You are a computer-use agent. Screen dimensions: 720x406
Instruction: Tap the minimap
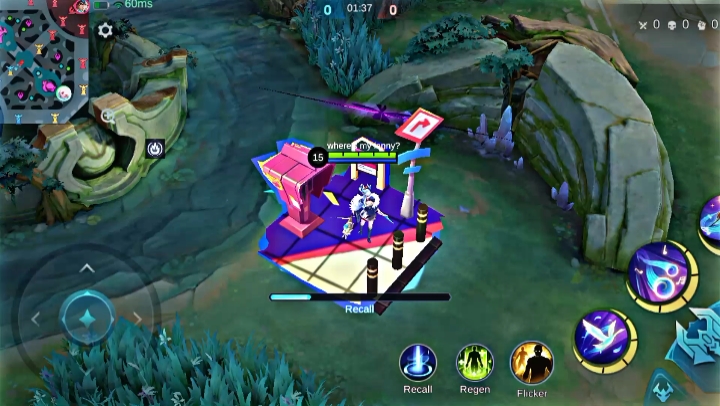45,54
